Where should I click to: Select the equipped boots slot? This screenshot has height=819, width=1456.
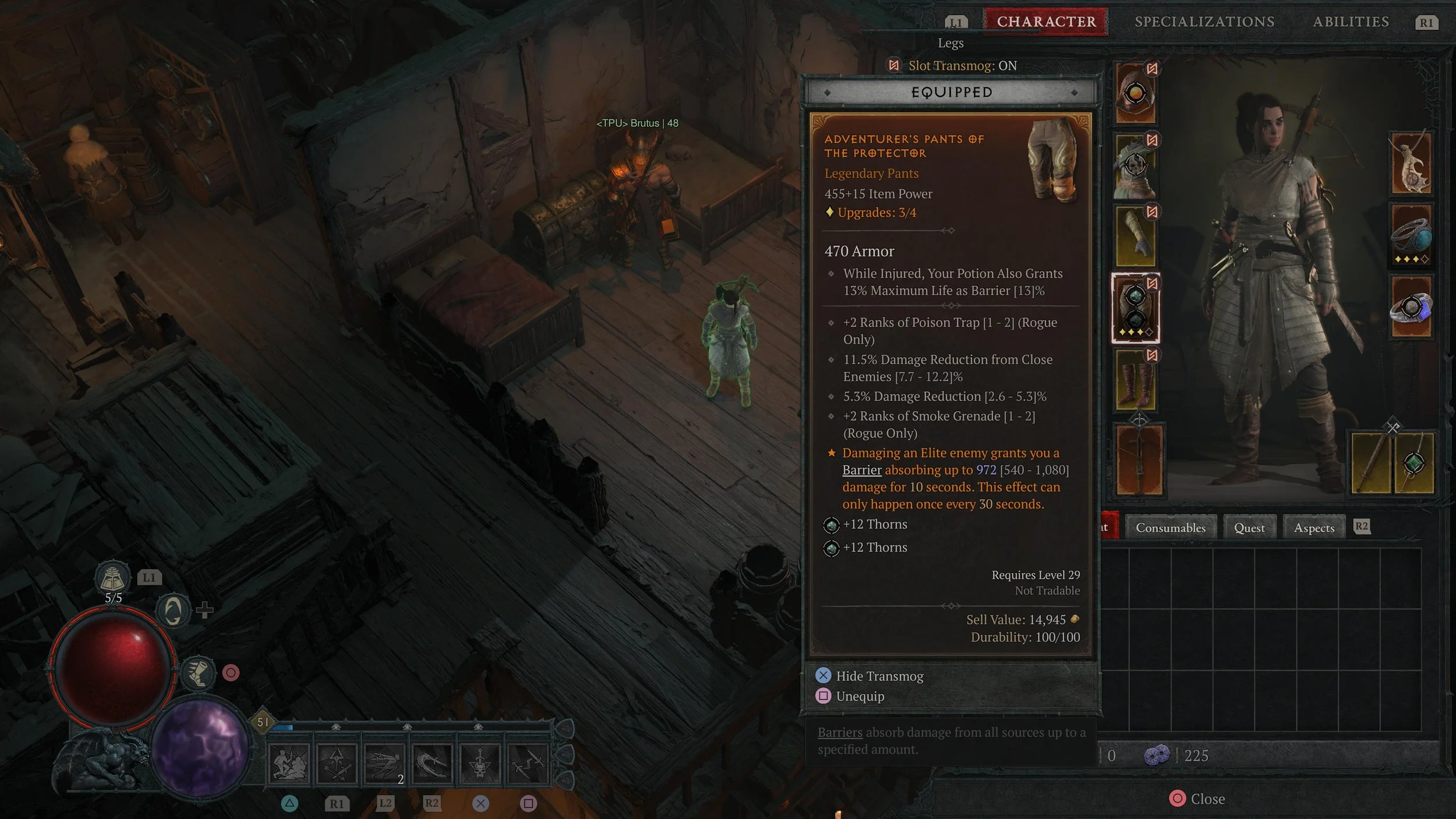pyautogui.click(x=1135, y=380)
